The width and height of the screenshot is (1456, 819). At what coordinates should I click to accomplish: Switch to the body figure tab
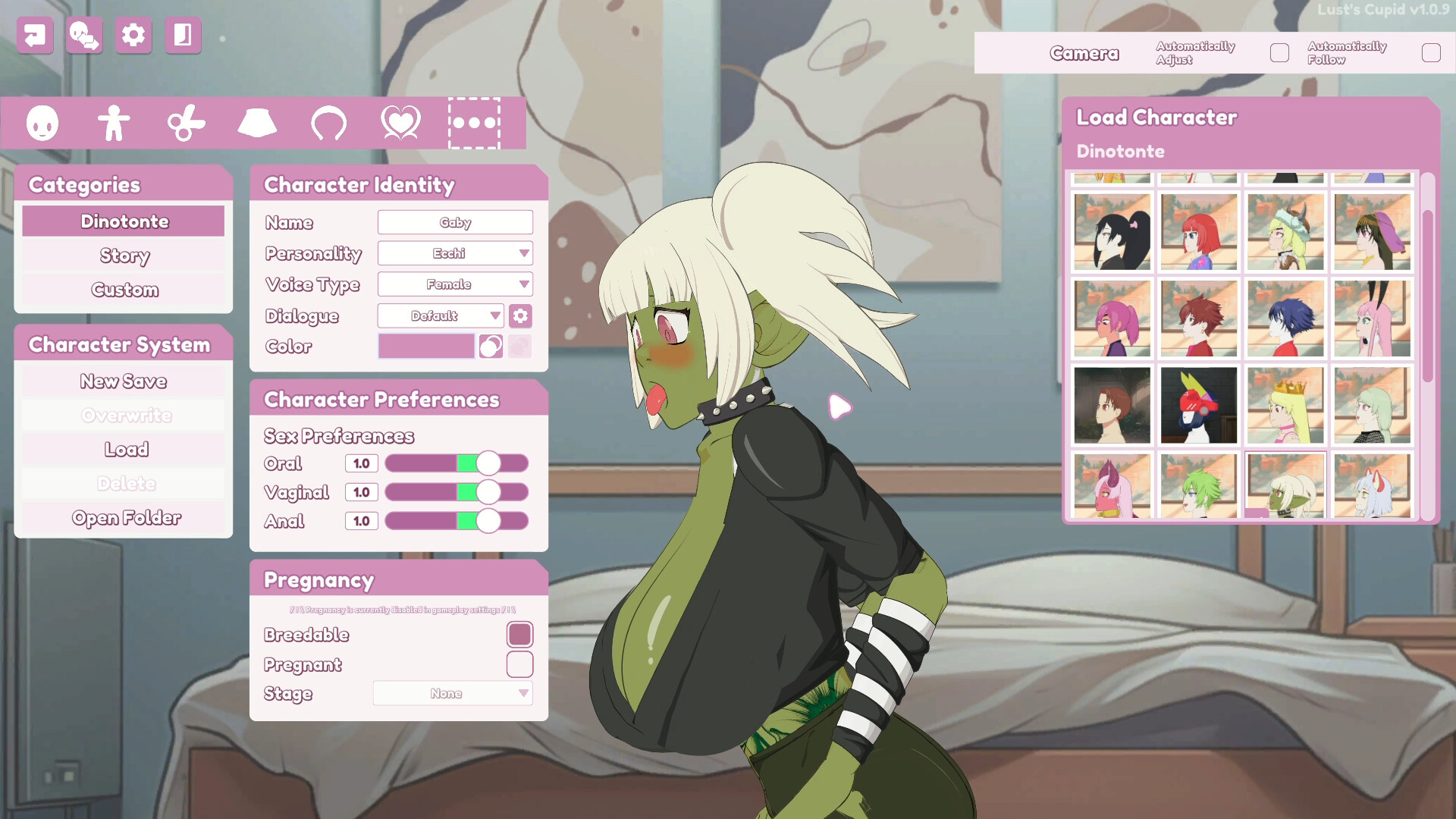114,123
